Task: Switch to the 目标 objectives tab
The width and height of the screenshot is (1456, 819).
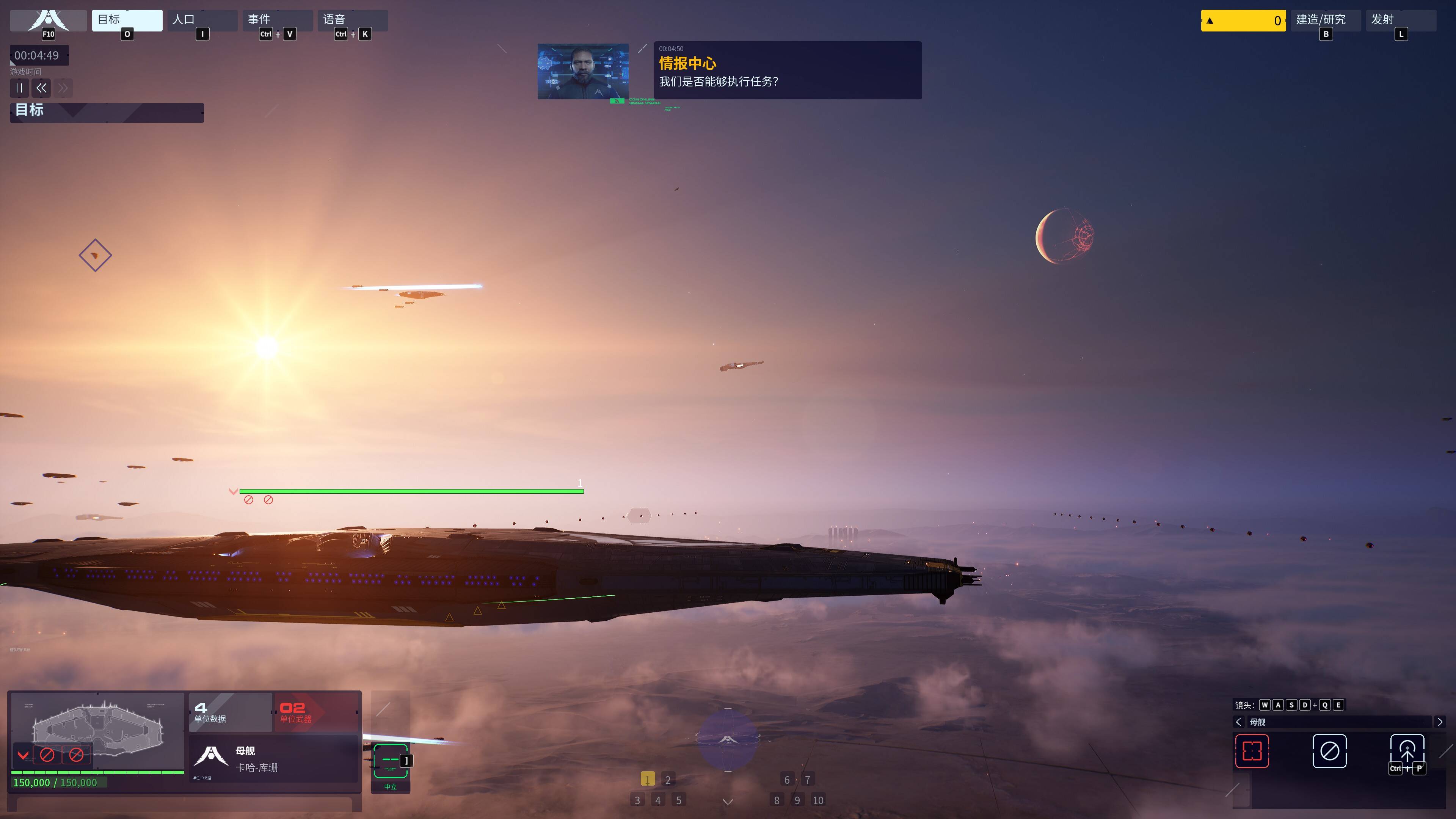Action: coord(127,20)
